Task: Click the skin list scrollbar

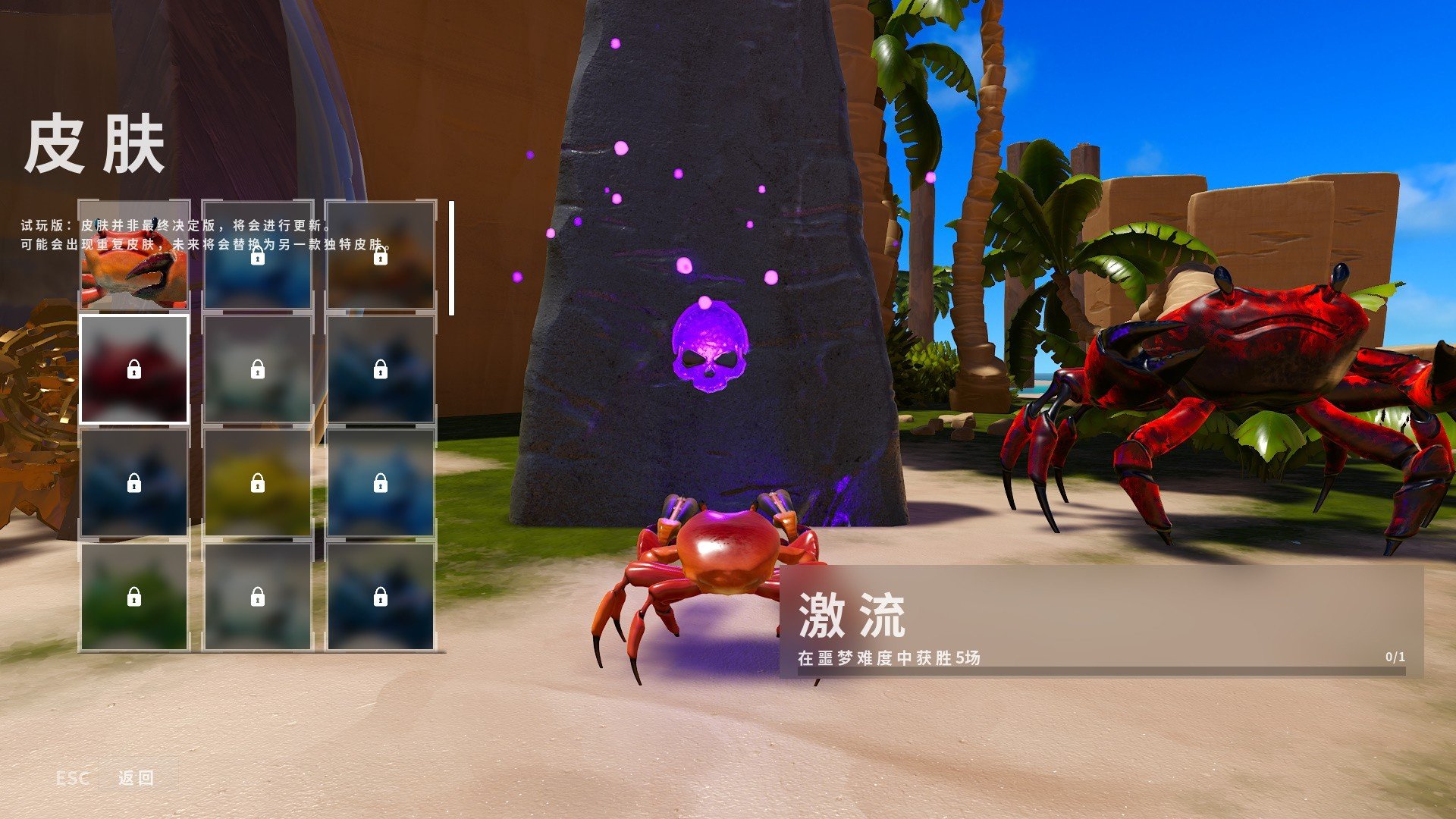Action: (x=452, y=258)
